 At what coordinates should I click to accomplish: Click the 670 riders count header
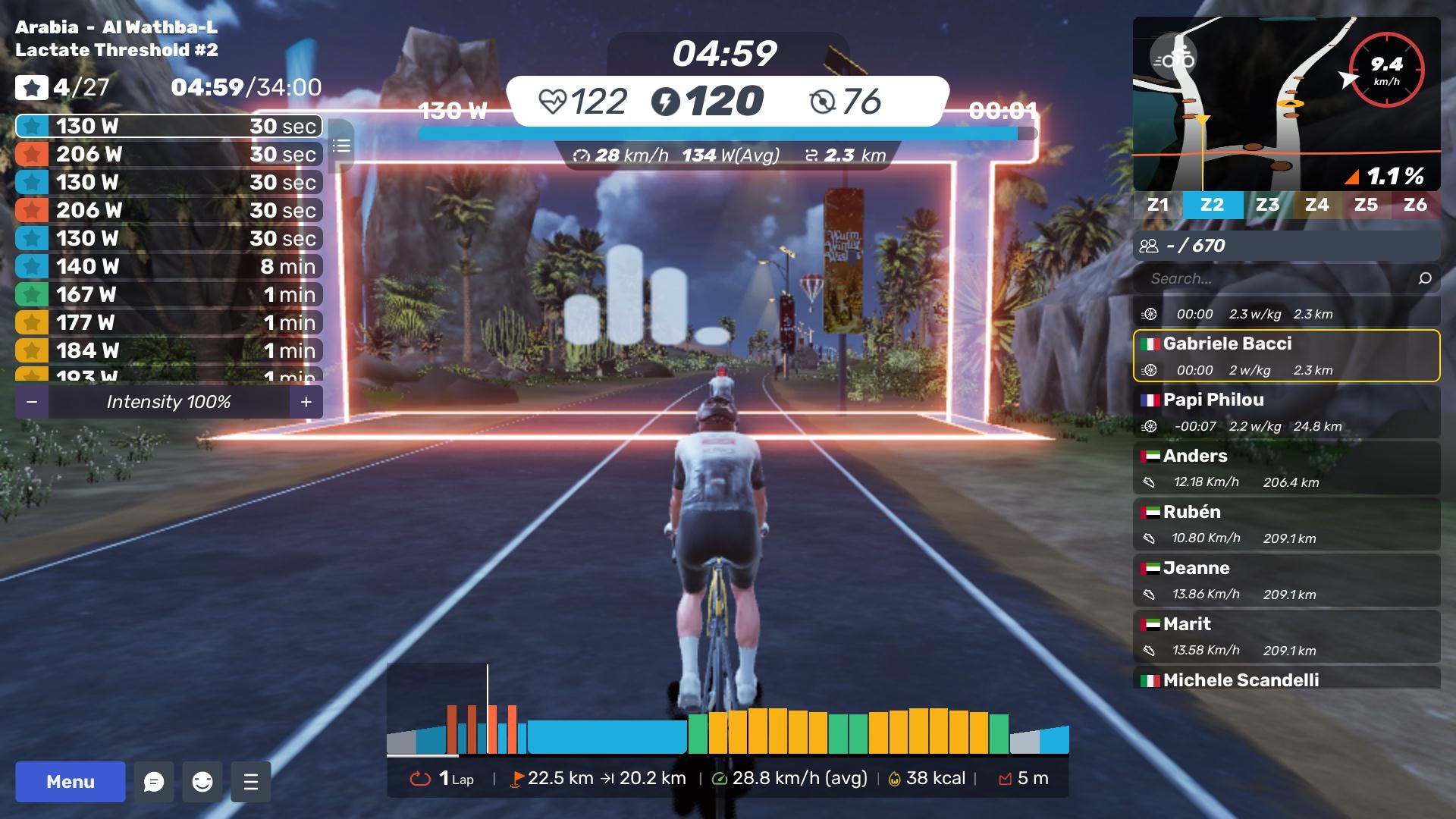(1286, 246)
